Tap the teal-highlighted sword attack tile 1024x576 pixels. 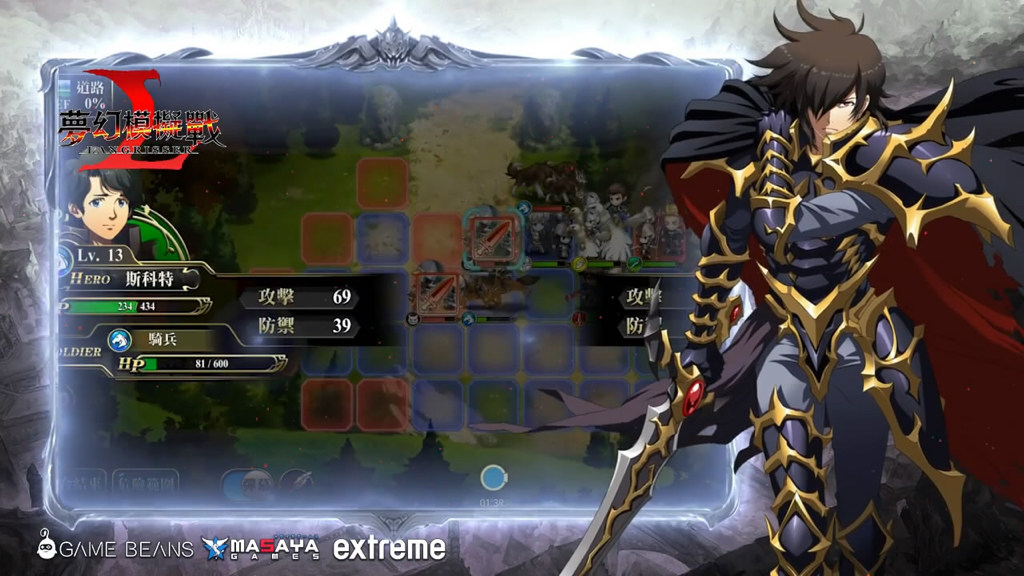tap(493, 236)
